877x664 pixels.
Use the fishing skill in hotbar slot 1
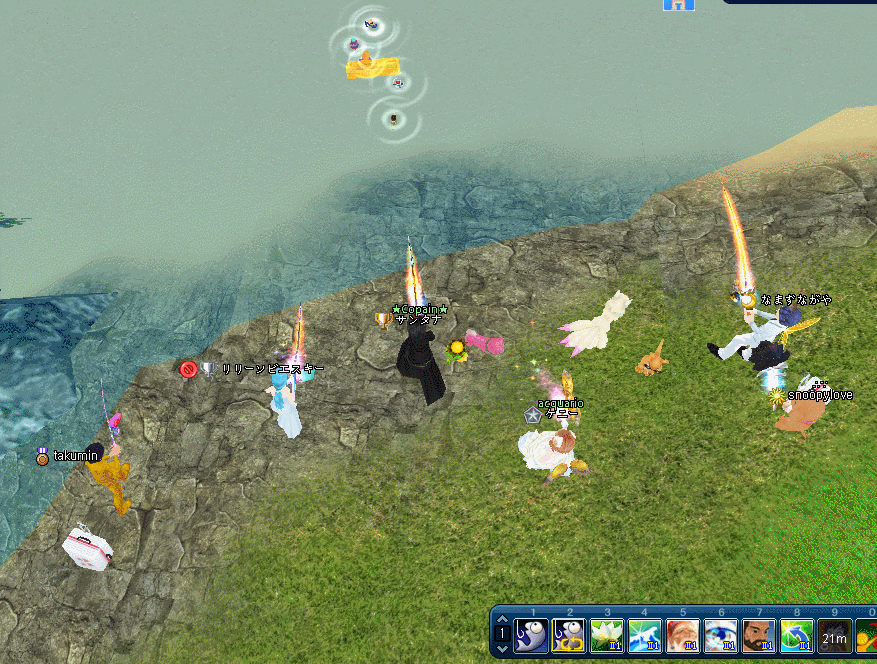point(531,636)
